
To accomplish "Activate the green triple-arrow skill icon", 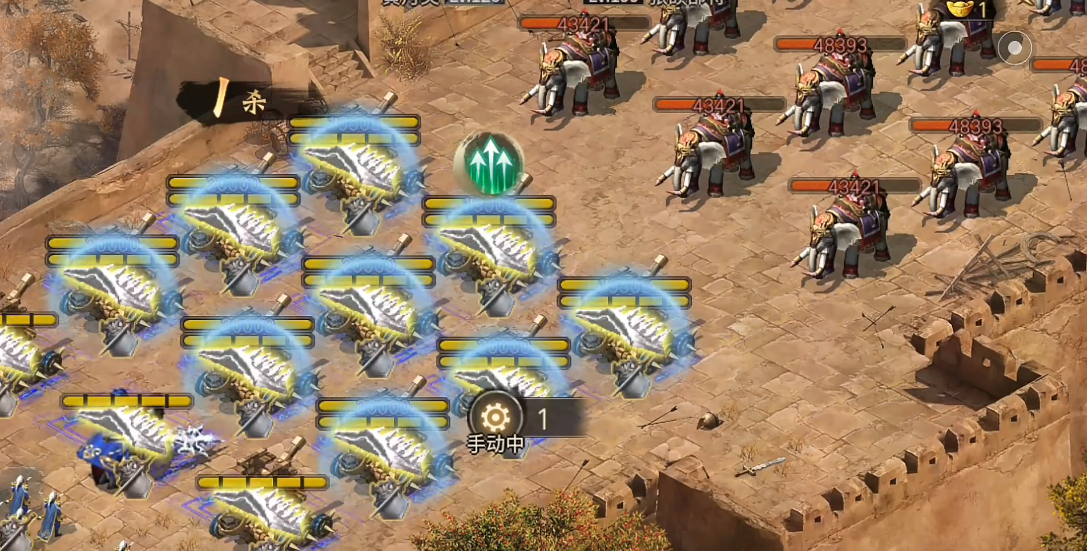I will tap(488, 163).
